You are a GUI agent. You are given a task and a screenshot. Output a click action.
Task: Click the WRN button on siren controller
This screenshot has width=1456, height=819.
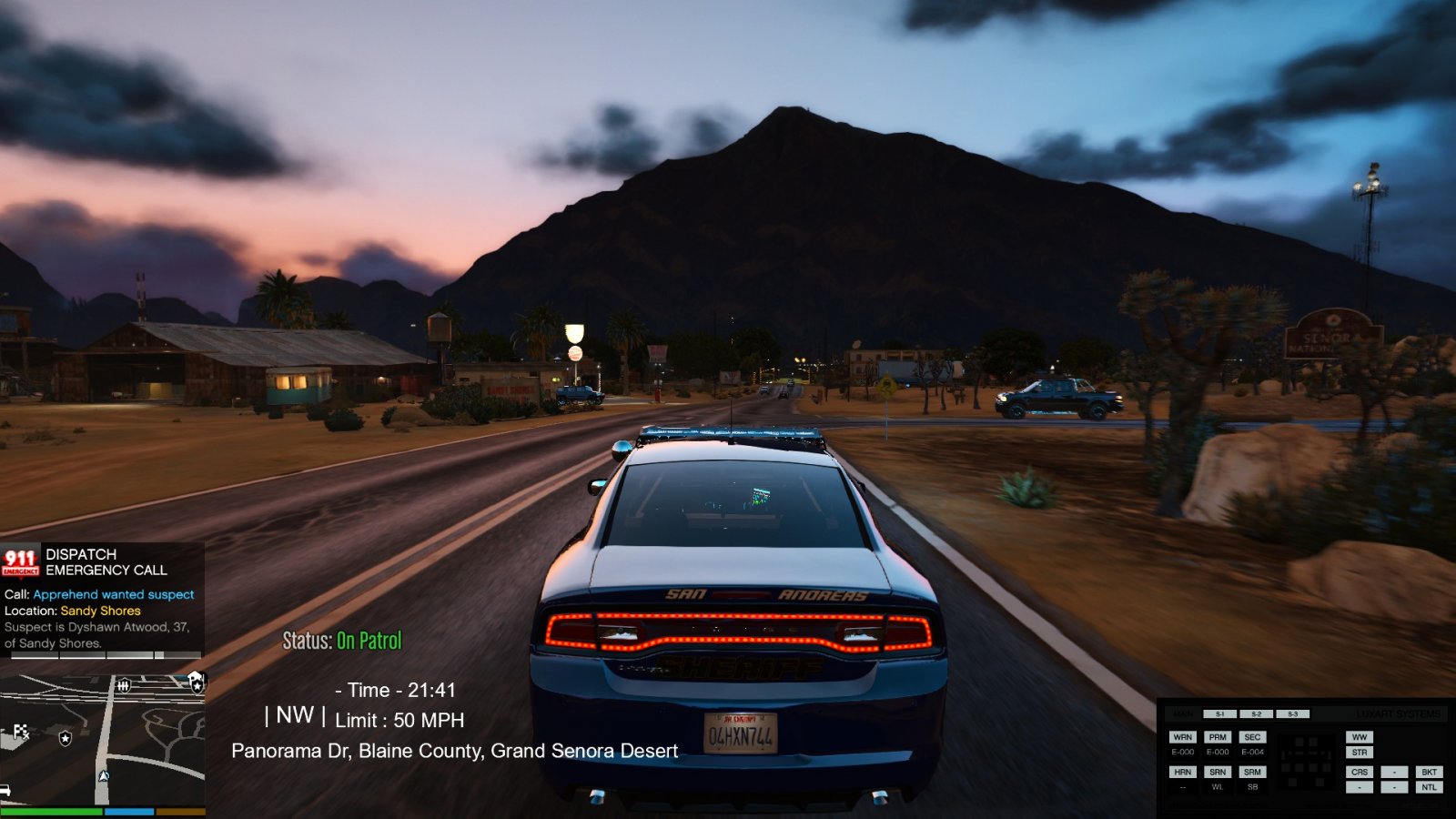click(x=1182, y=737)
